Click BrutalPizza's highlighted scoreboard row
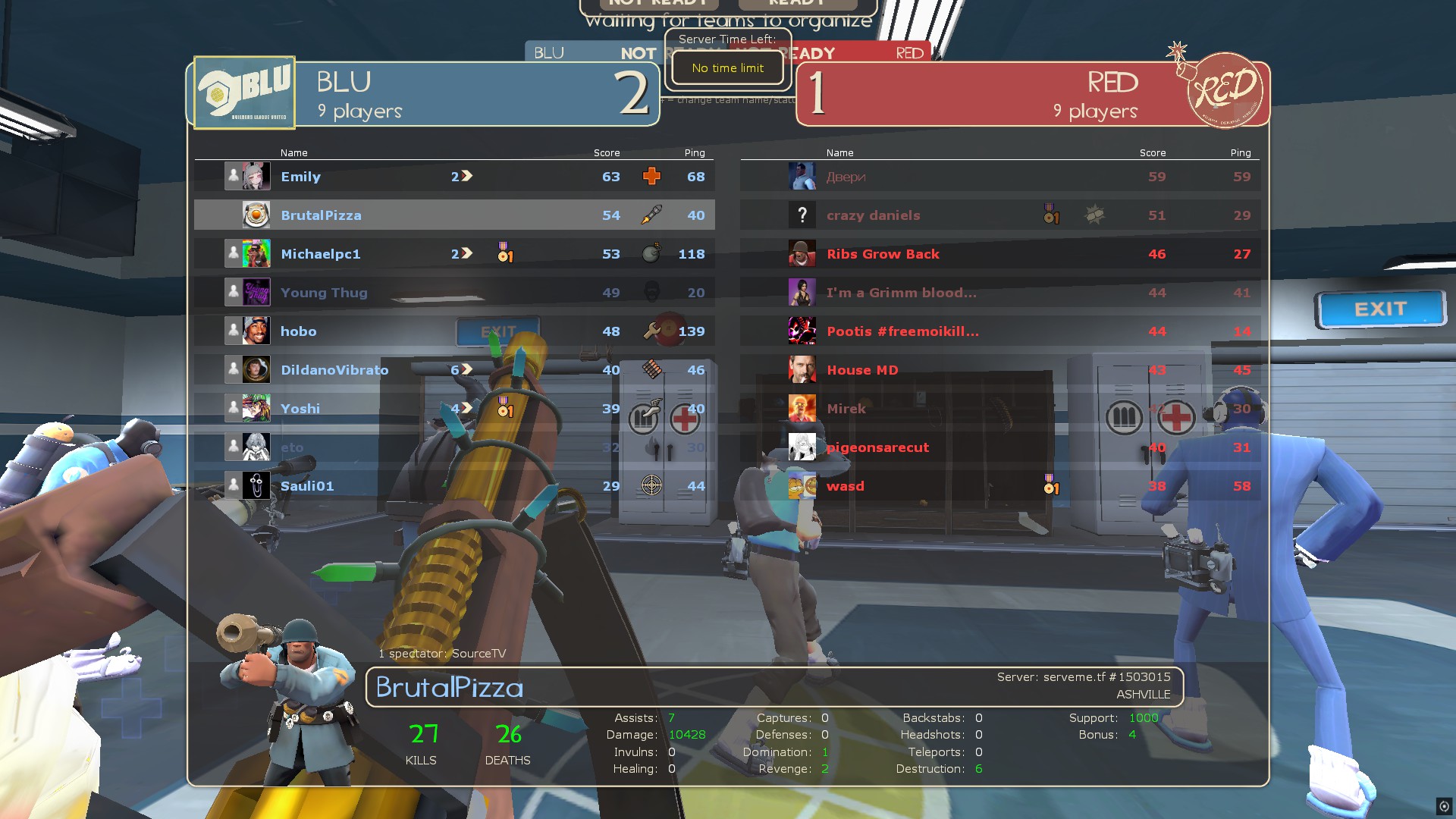The height and width of the screenshot is (819, 1456). coord(321,215)
